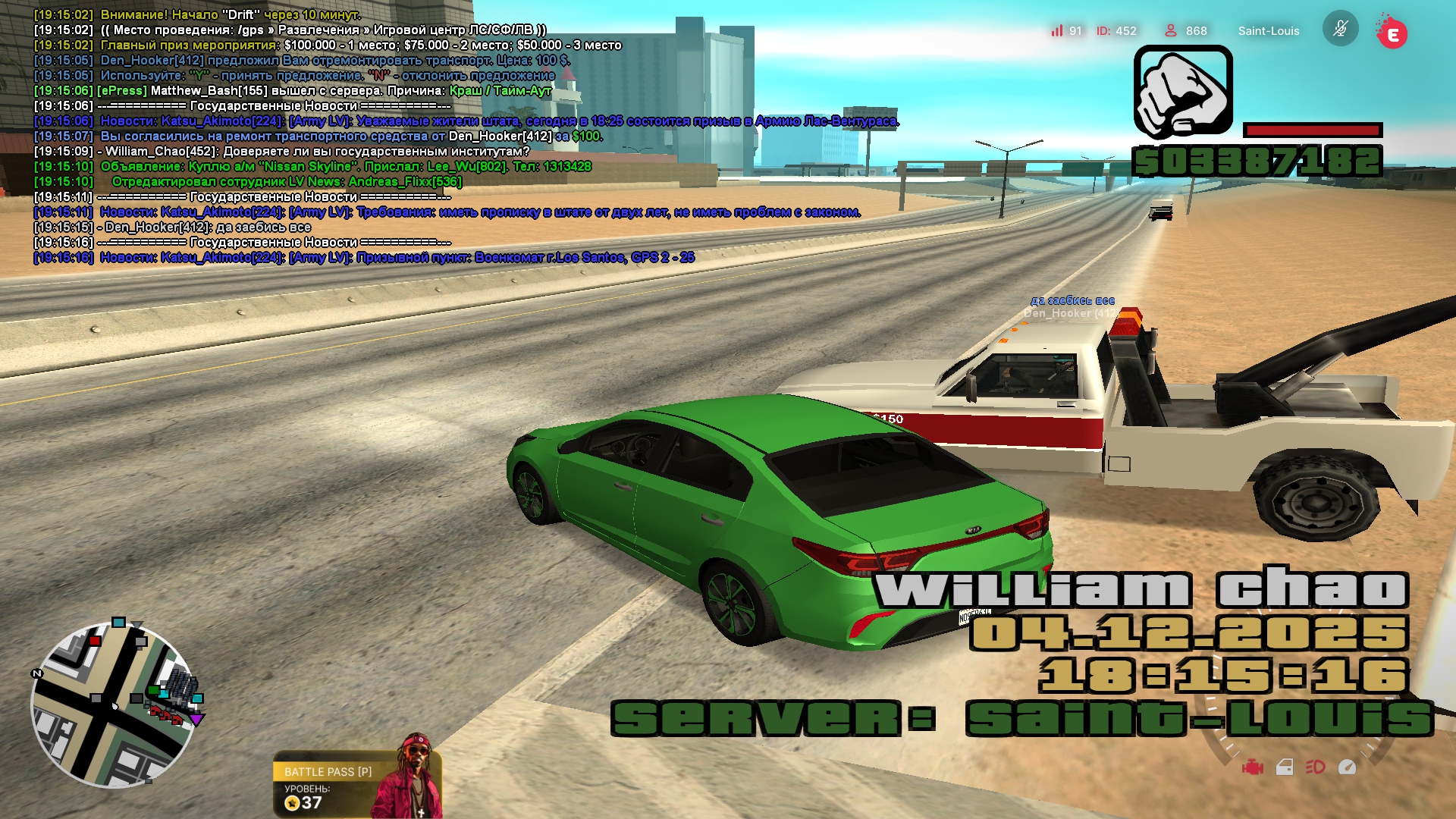Click the car door lock icon

(x=1285, y=767)
